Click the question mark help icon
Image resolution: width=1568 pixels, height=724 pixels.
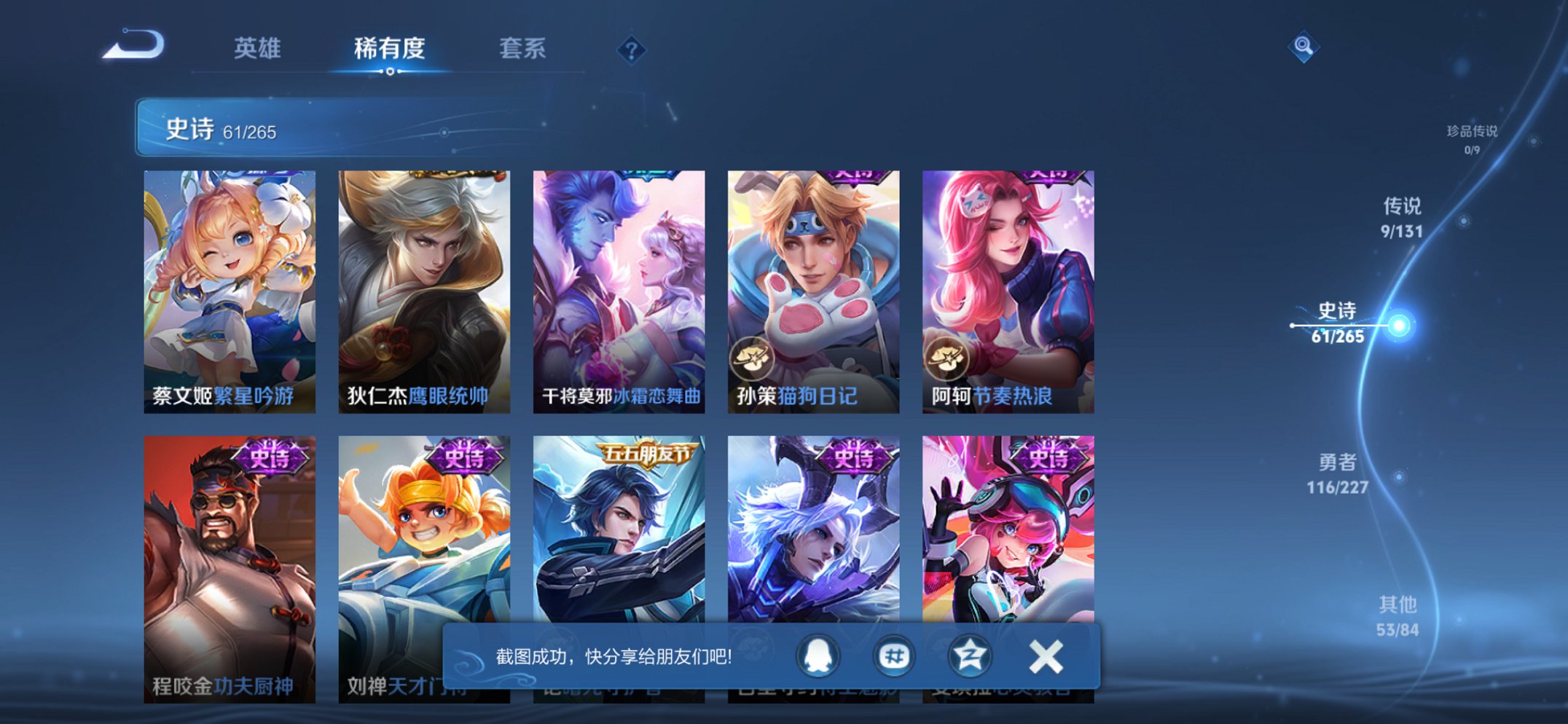click(632, 50)
